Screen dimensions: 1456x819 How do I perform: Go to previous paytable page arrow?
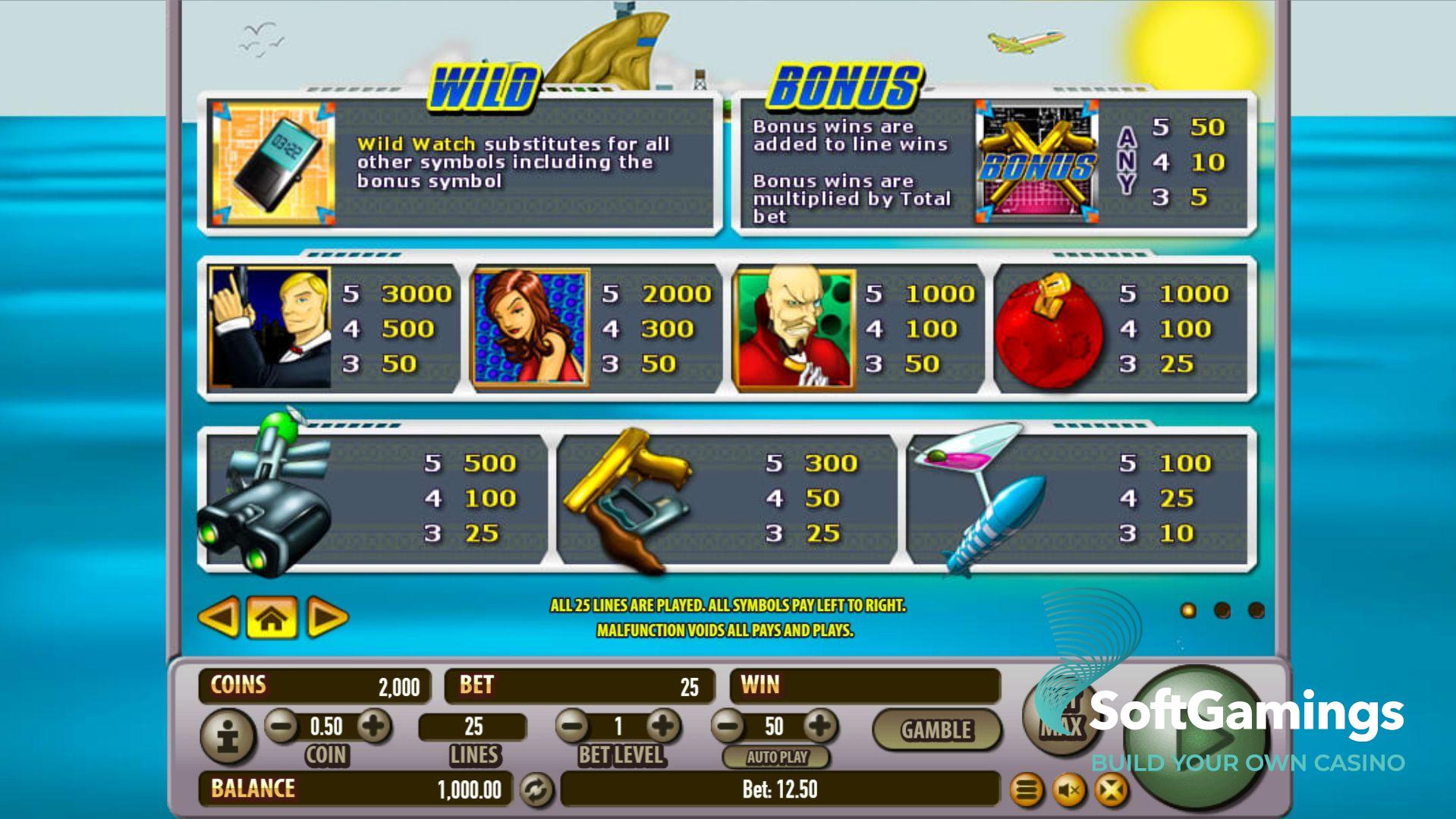219,617
